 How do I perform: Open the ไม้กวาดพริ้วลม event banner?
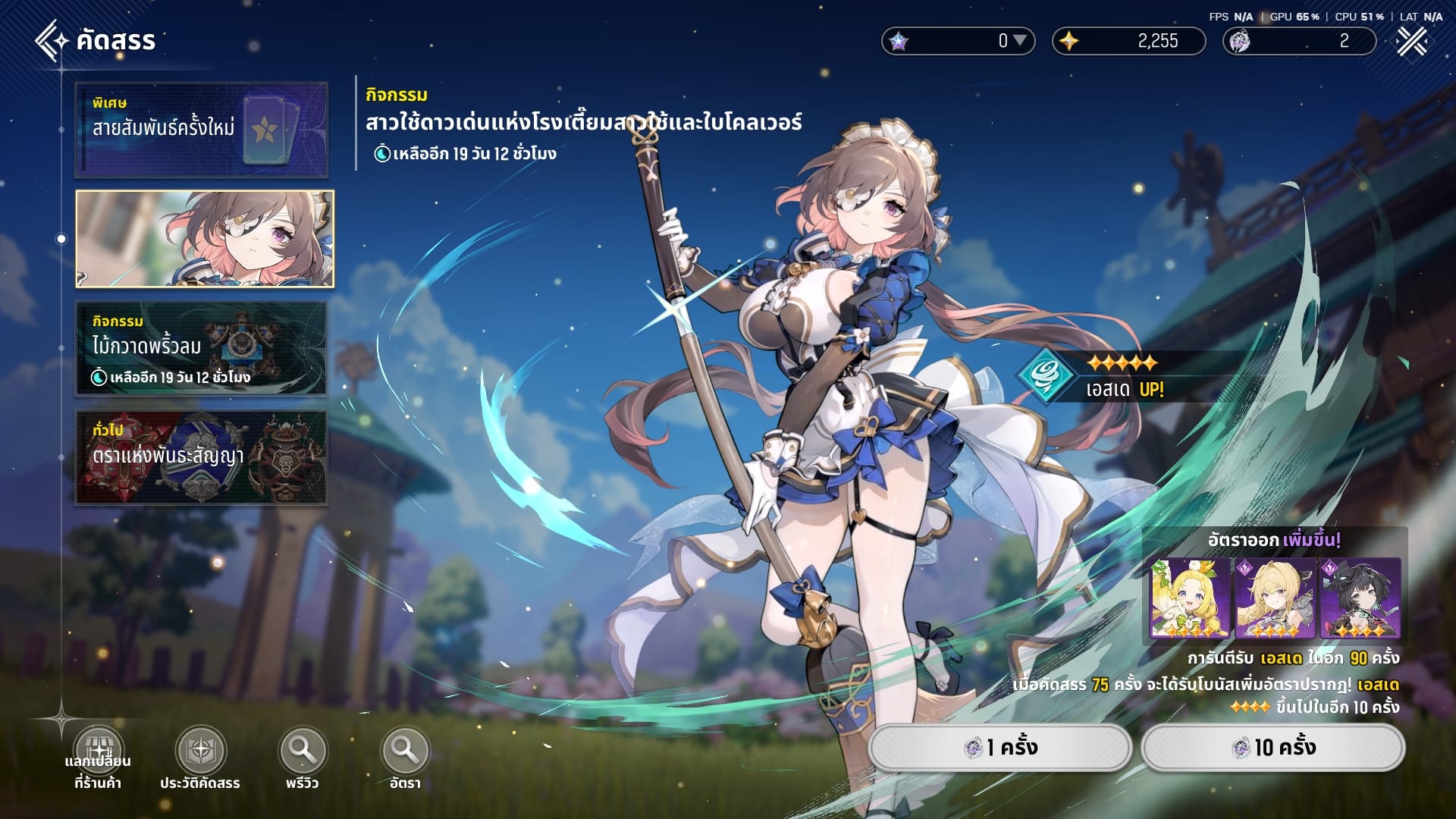(x=202, y=348)
